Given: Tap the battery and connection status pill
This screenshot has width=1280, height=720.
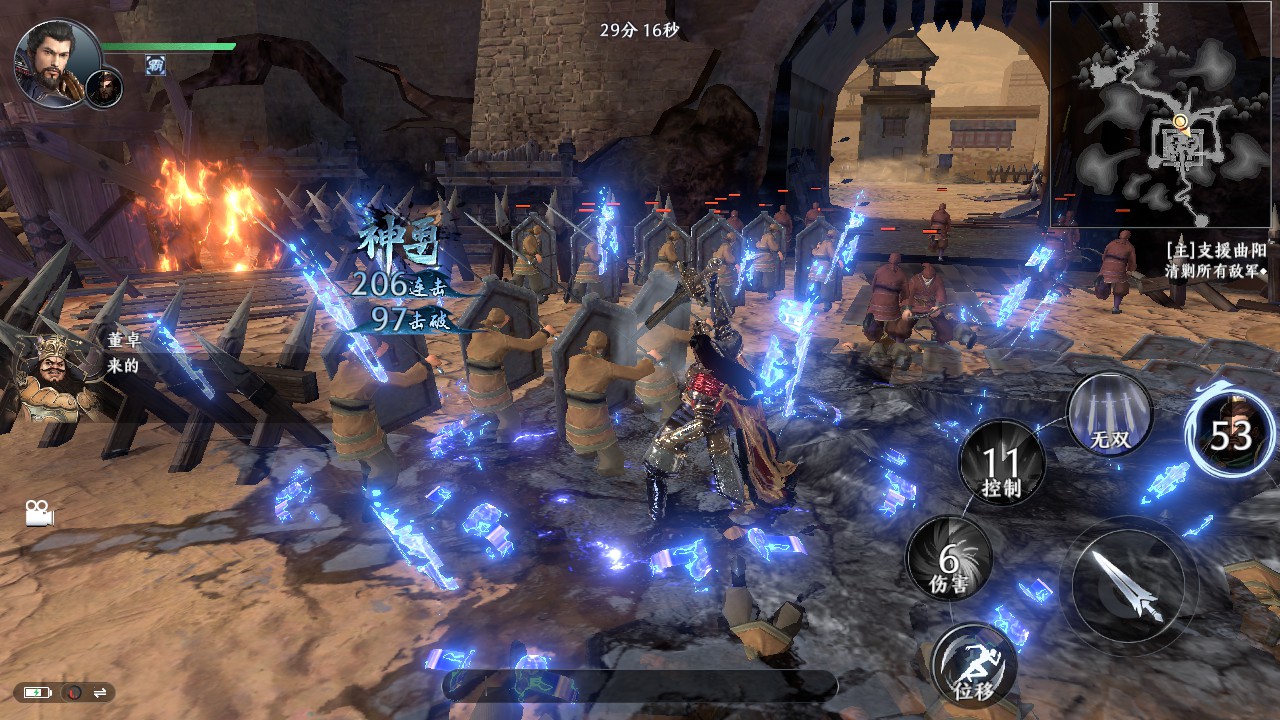Looking at the screenshot, I should [63, 692].
